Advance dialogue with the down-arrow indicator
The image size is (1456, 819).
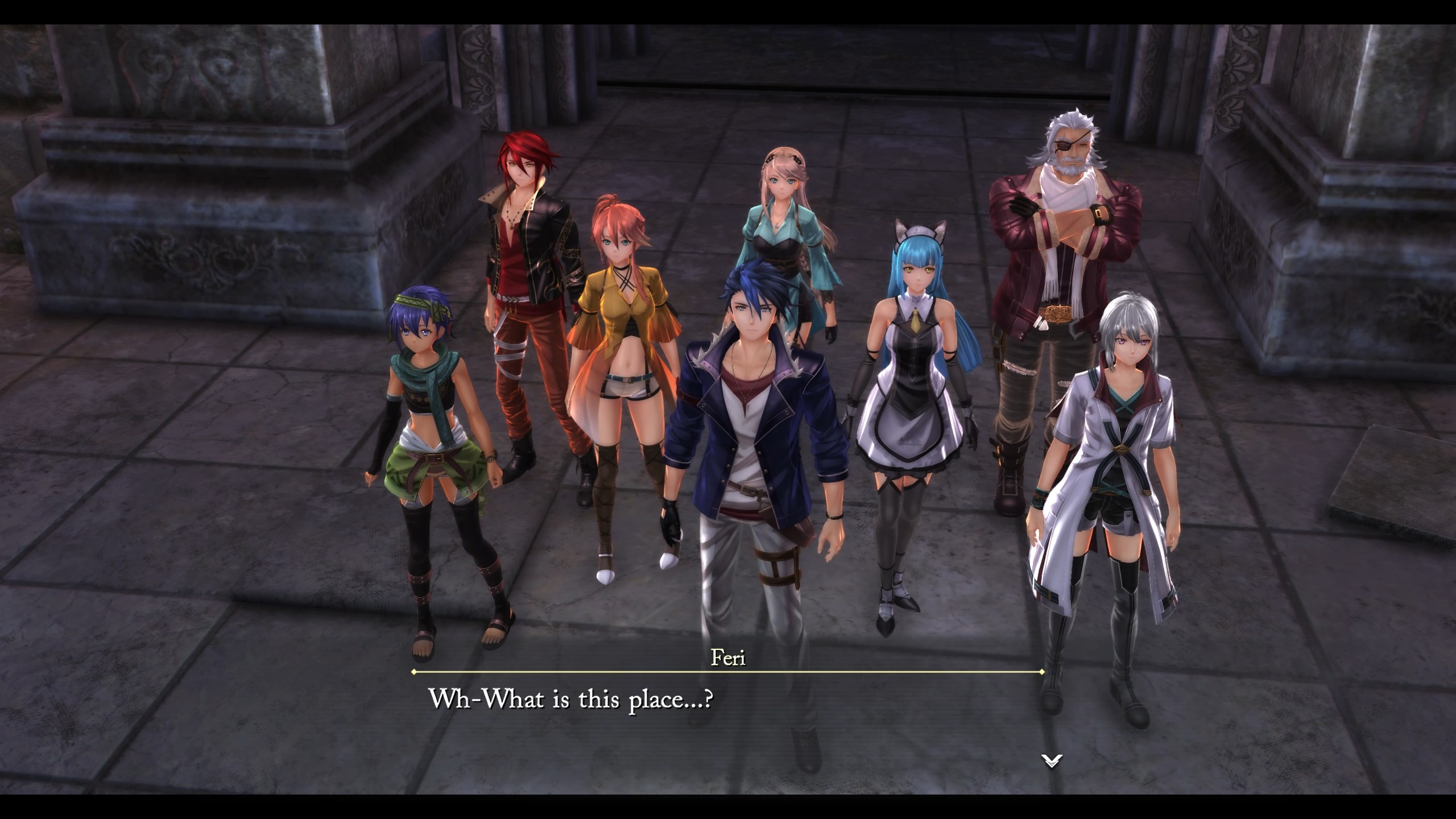1051,760
